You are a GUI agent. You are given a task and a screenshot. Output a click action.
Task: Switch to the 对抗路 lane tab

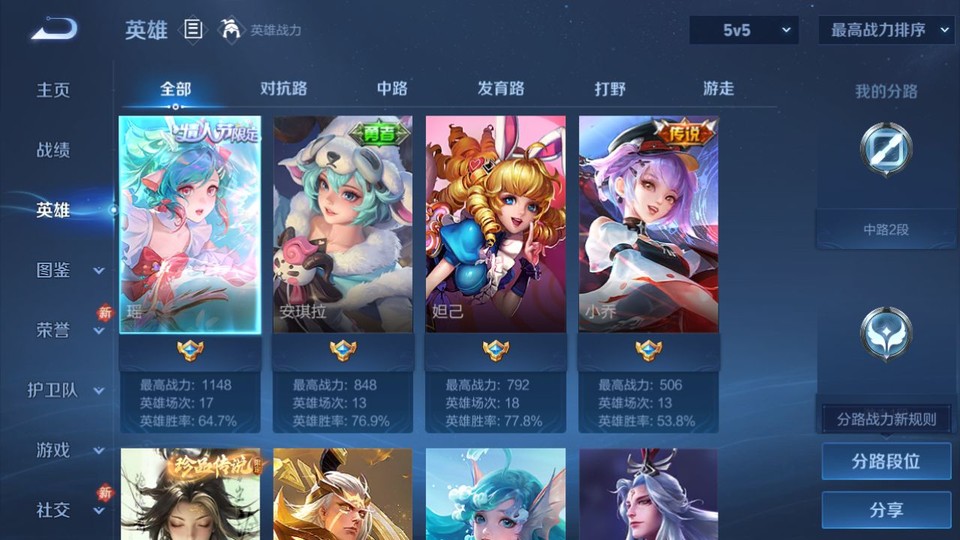(283, 89)
